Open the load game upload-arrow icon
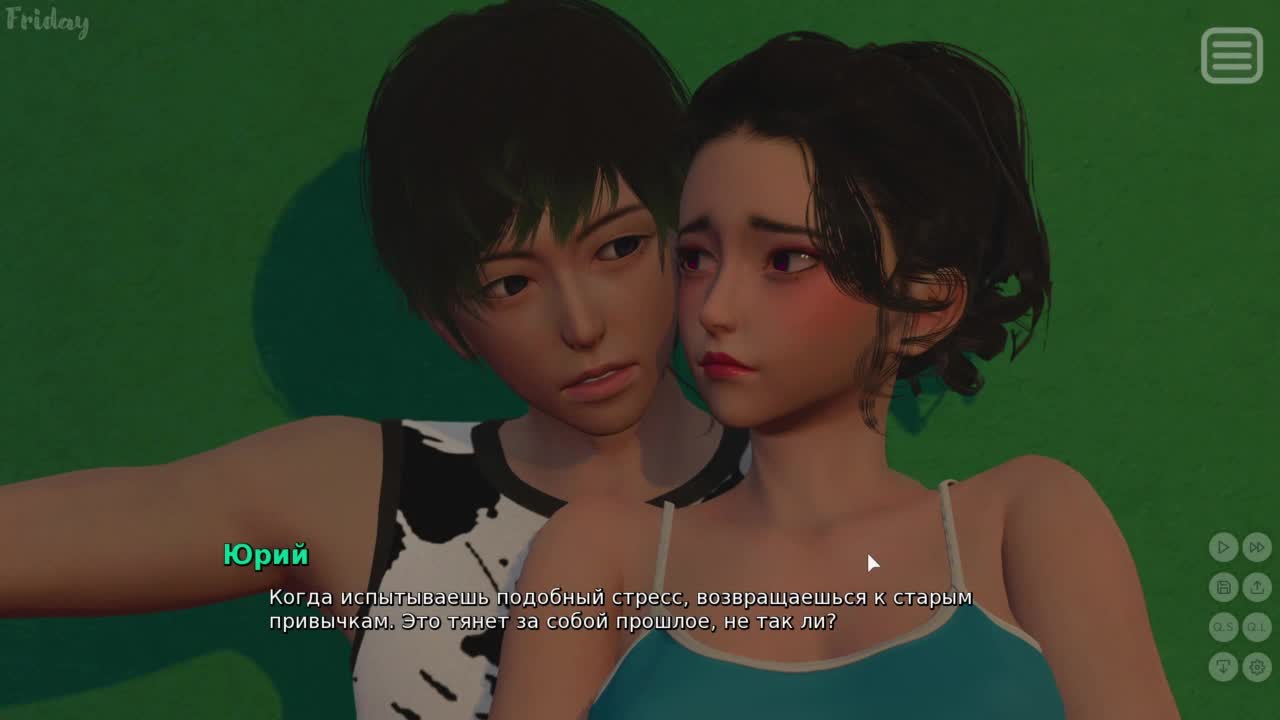Screen dimensions: 1280x720 pyautogui.click(x=1257, y=587)
